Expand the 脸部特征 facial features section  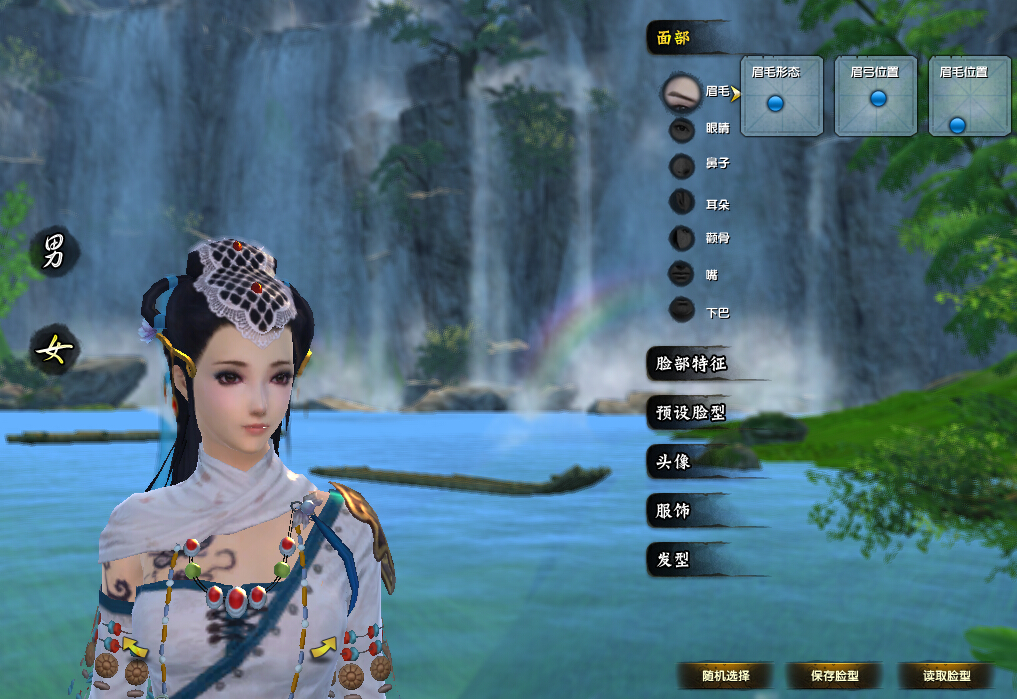coord(692,364)
